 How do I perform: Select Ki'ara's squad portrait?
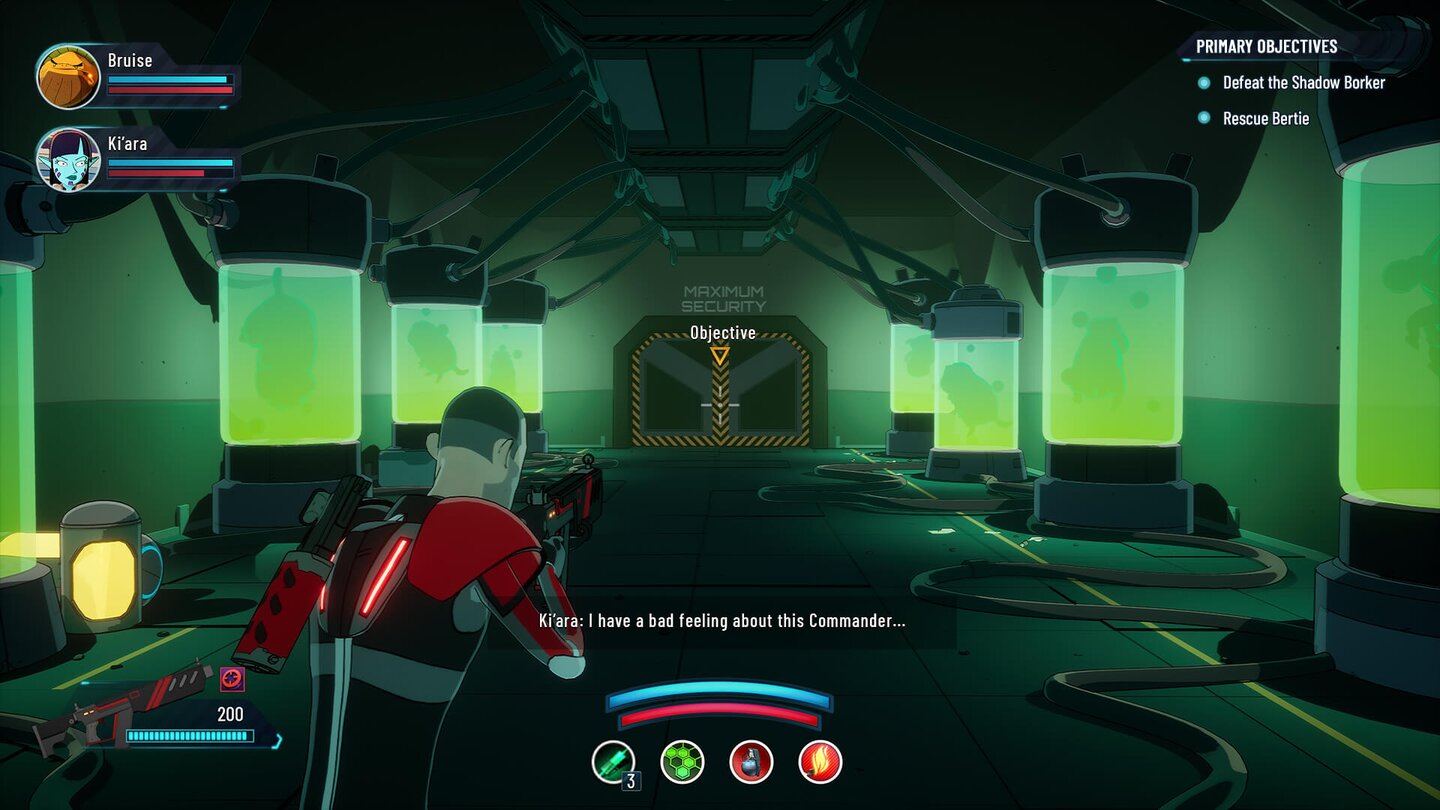click(x=68, y=159)
